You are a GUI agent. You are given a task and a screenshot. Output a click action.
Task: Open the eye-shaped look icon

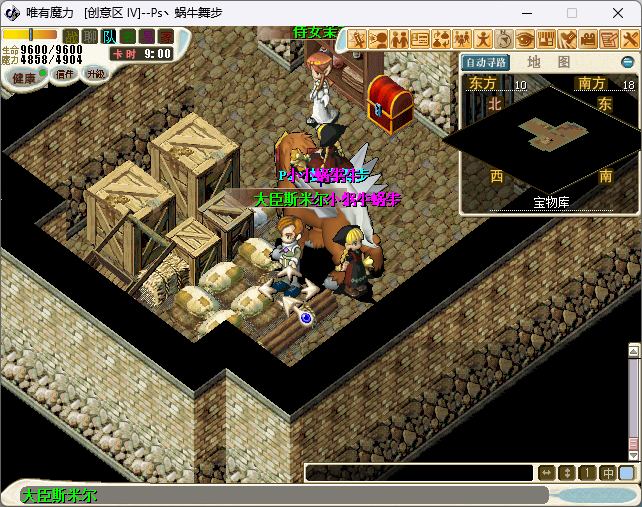[x=525, y=40]
